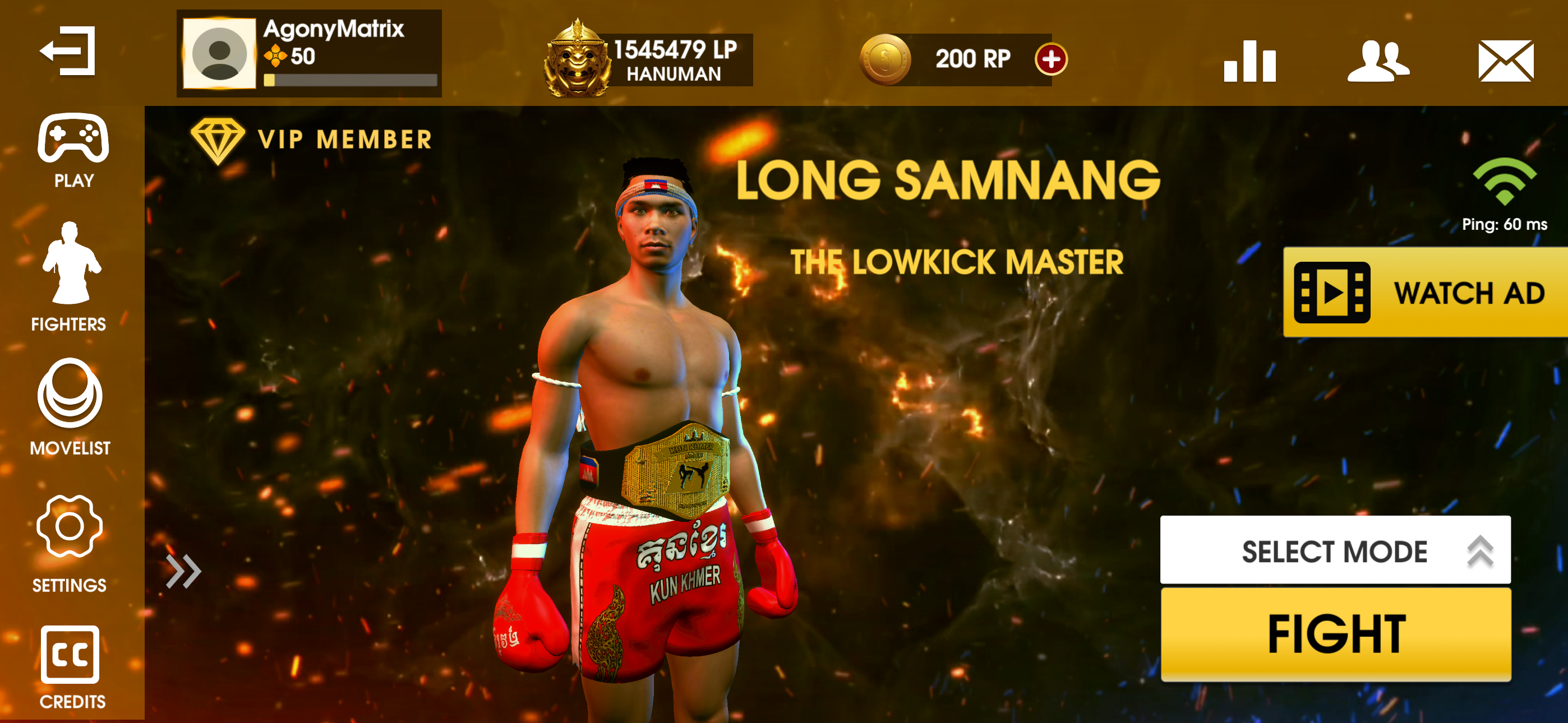Screen dimensions: 1568x723
Task: Click the Watch Ad button
Action: (x=1424, y=293)
